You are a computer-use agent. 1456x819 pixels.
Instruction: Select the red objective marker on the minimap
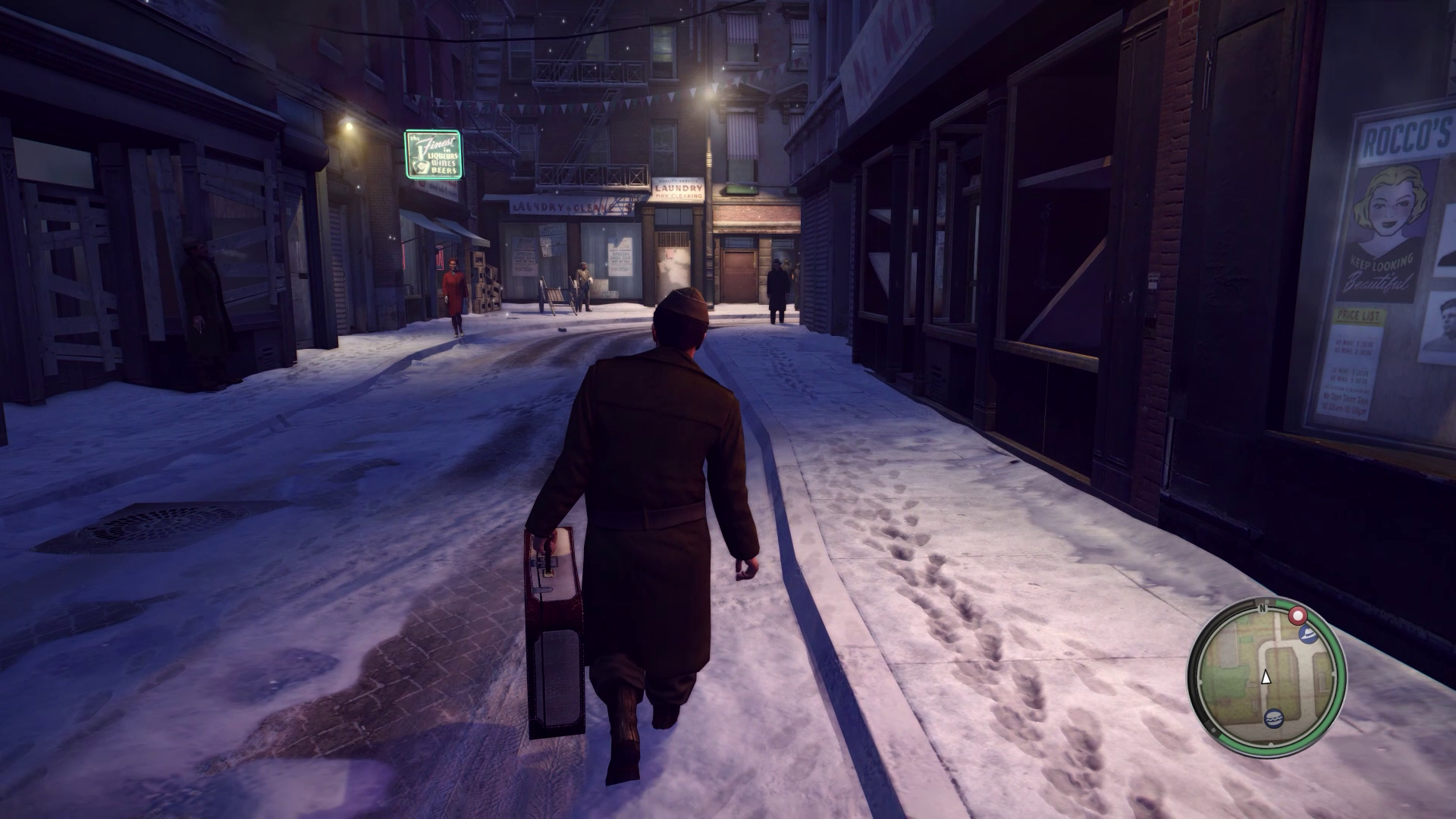click(1298, 617)
